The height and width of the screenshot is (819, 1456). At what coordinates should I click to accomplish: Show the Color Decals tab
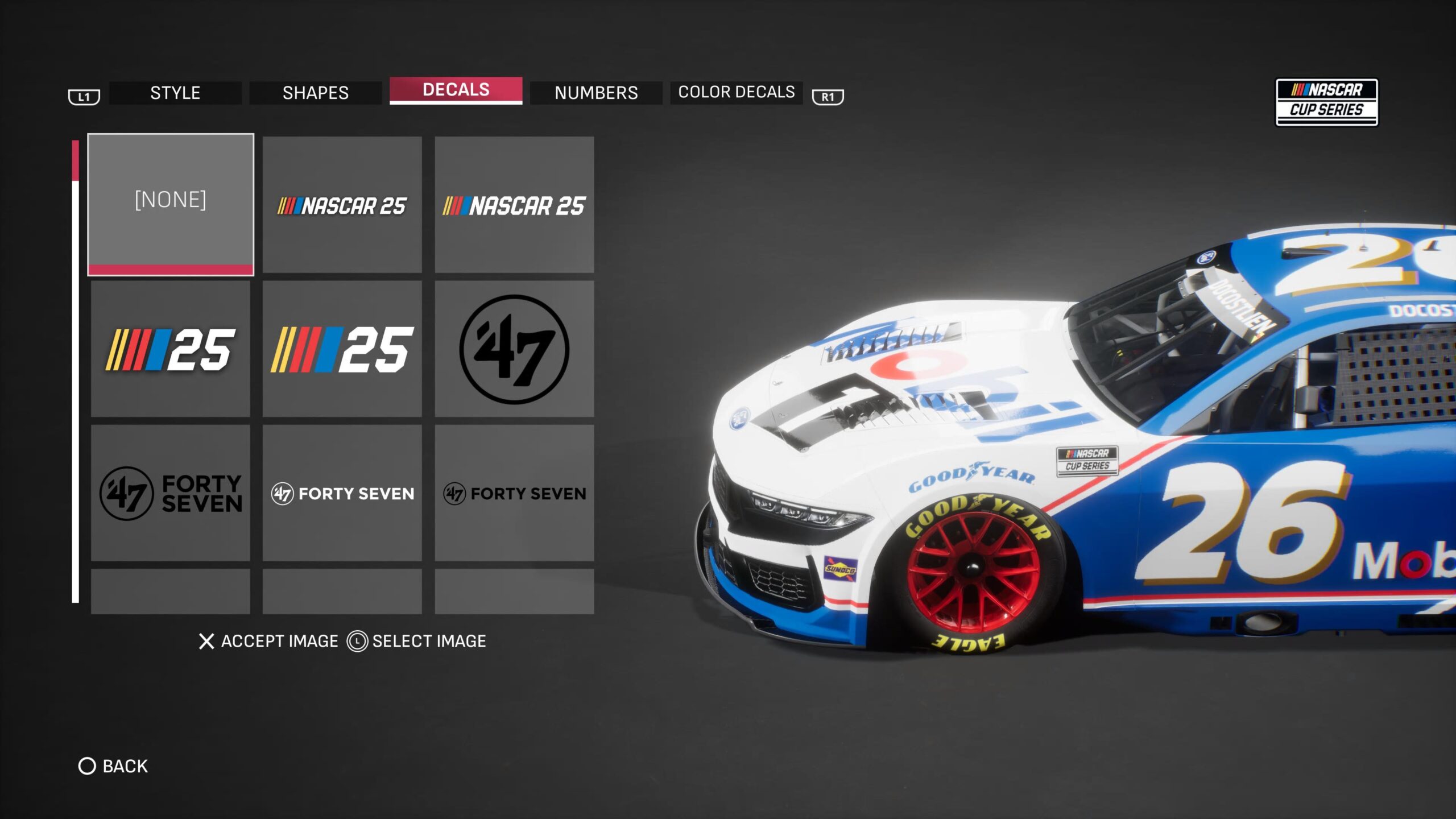737,92
